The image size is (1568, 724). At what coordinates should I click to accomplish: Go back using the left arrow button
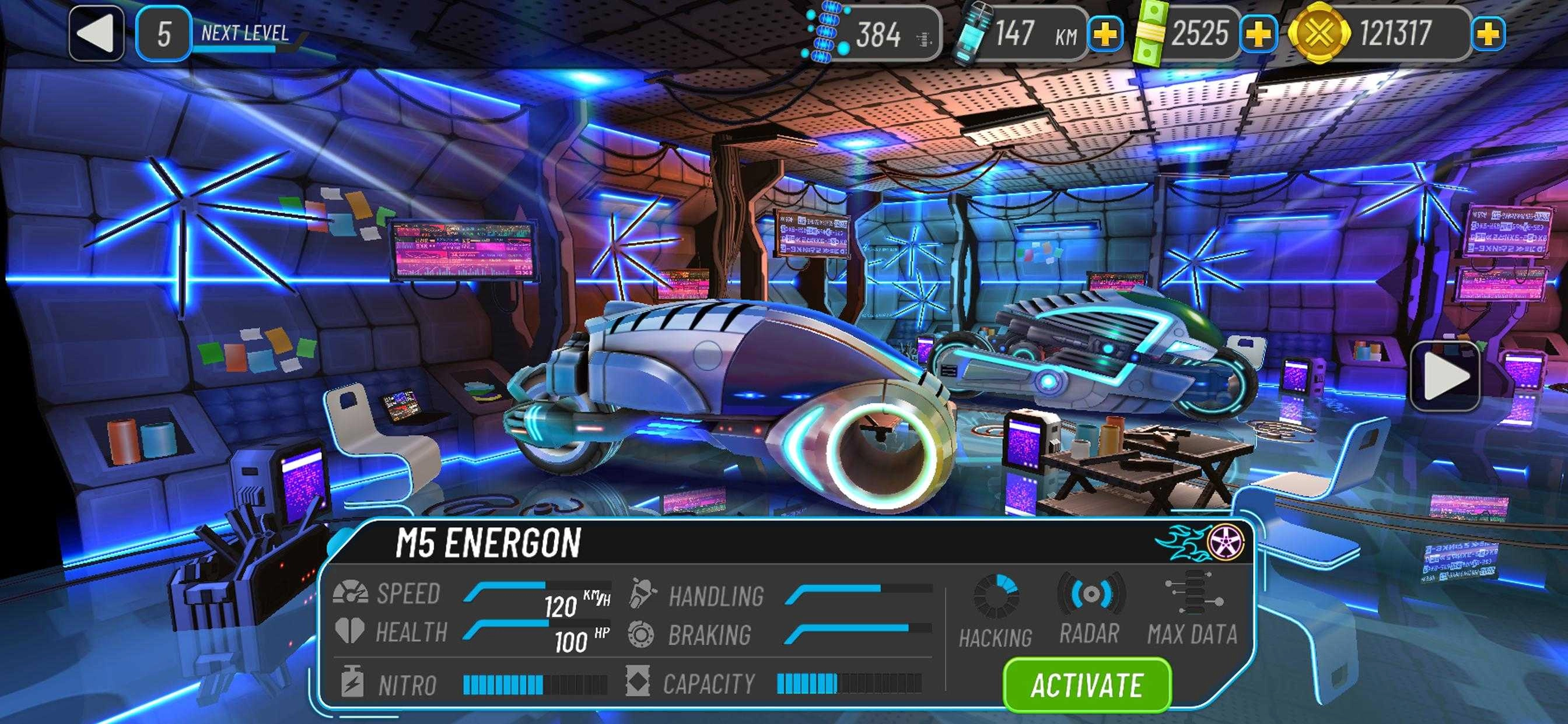pos(97,34)
